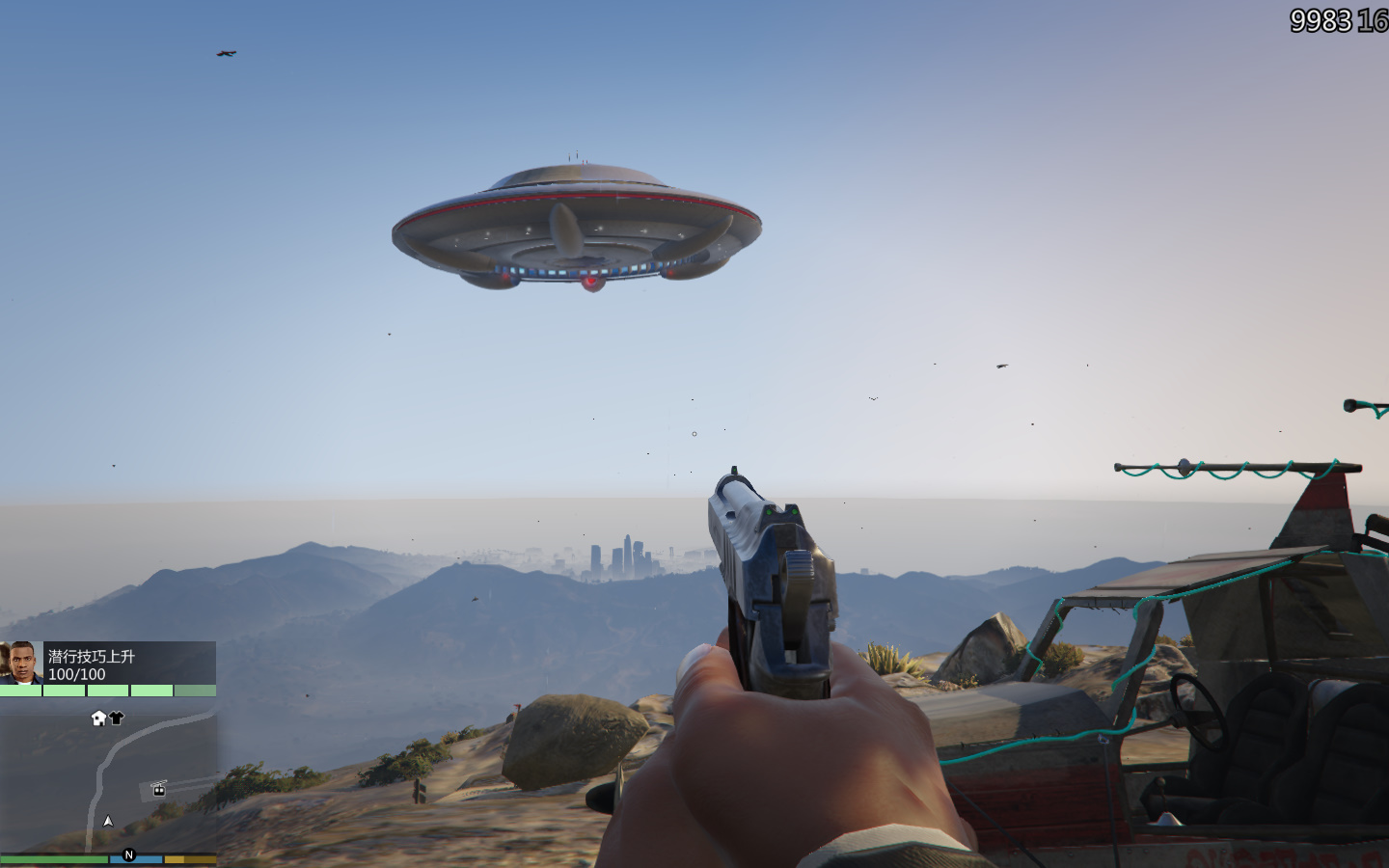Click the character portrait in the notification
The width and height of the screenshot is (1389, 868).
coord(21,663)
